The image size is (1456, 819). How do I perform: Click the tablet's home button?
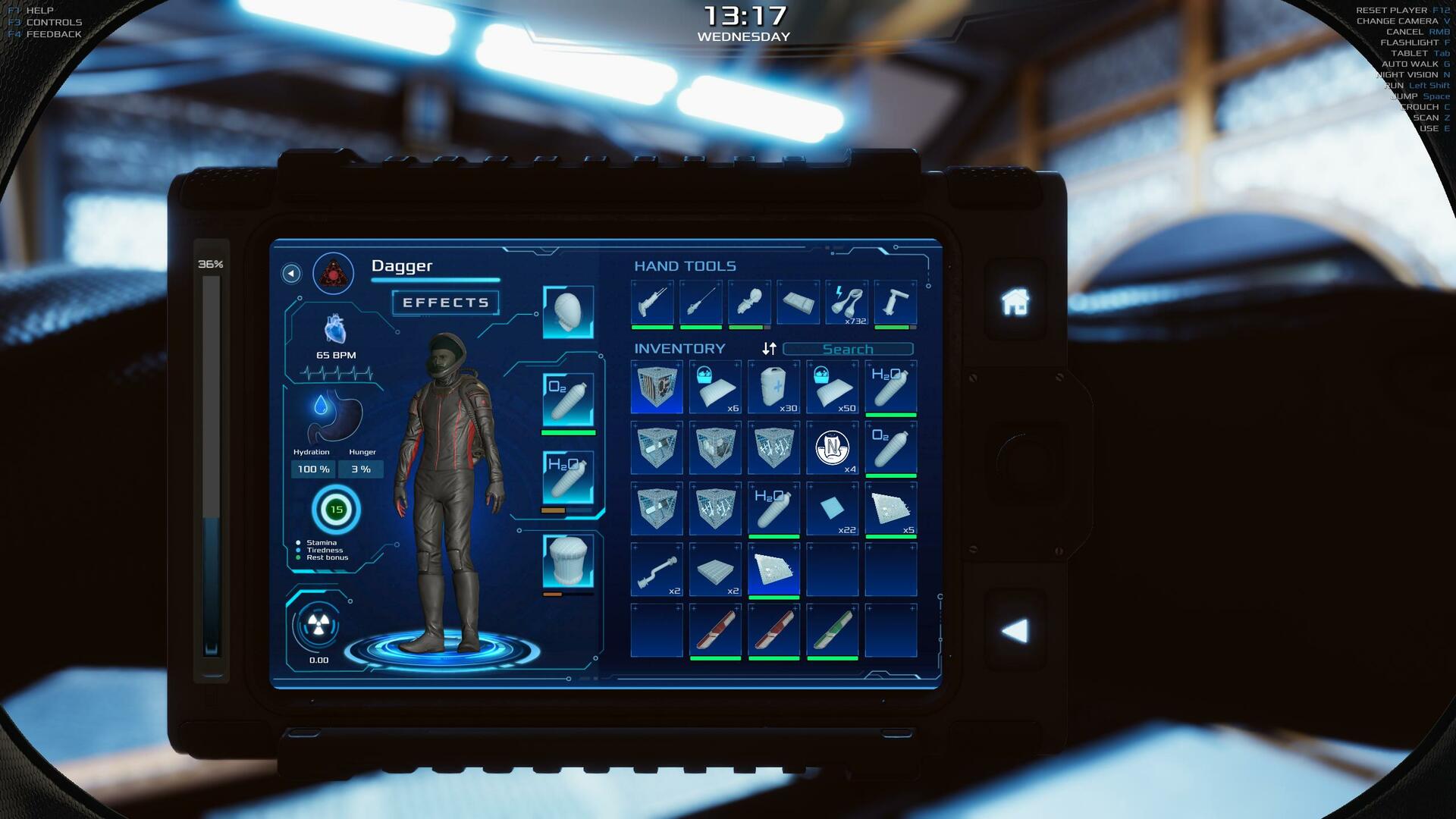1015,302
